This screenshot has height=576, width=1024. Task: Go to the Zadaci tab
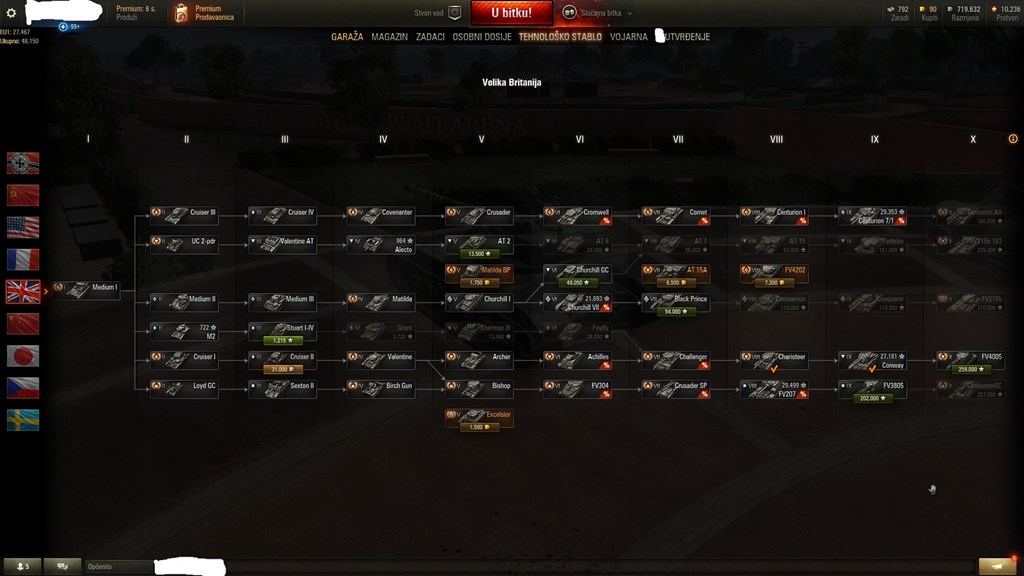click(x=430, y=37)
